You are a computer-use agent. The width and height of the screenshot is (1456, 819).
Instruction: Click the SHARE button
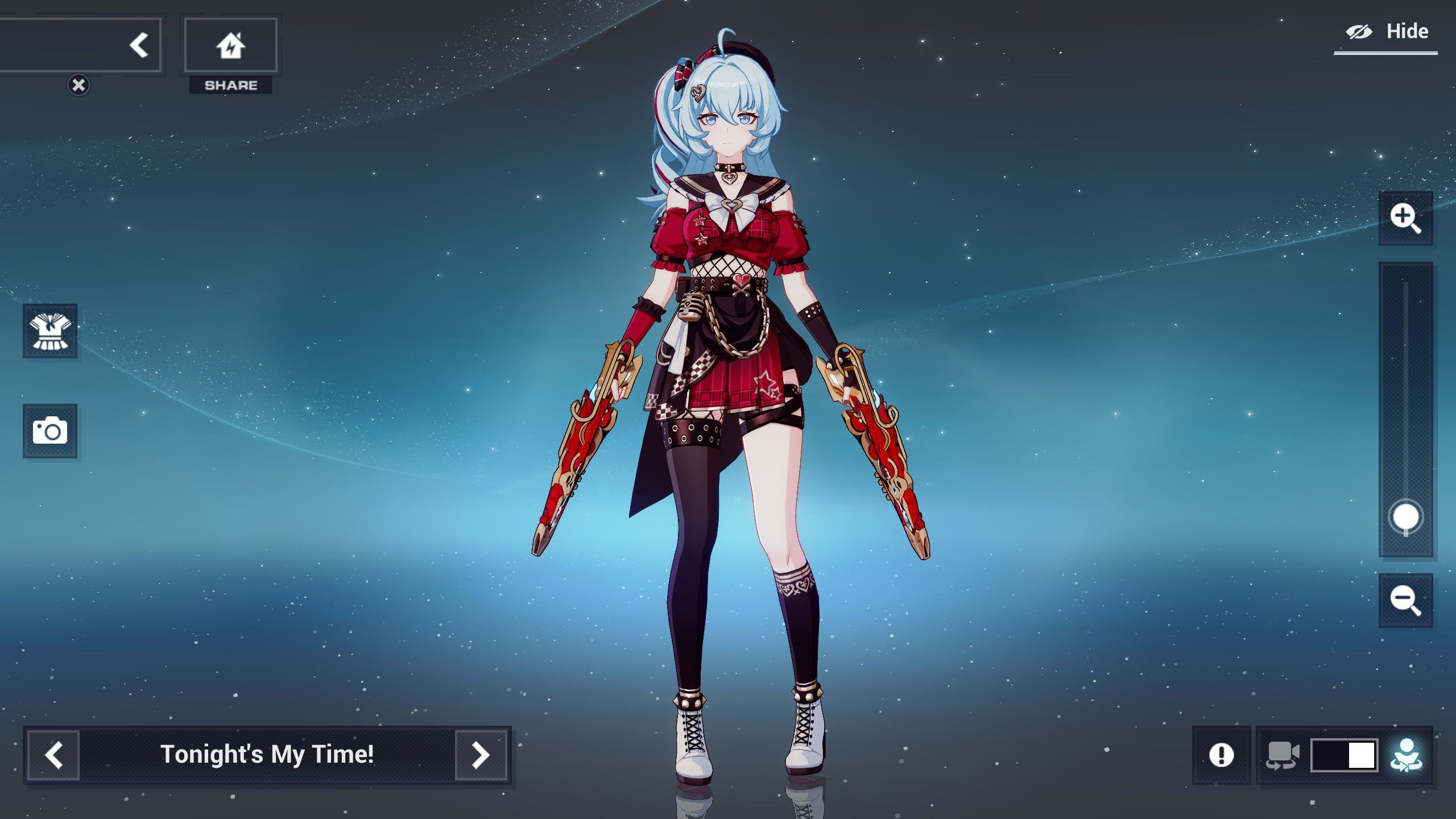[x=230, y=86]
